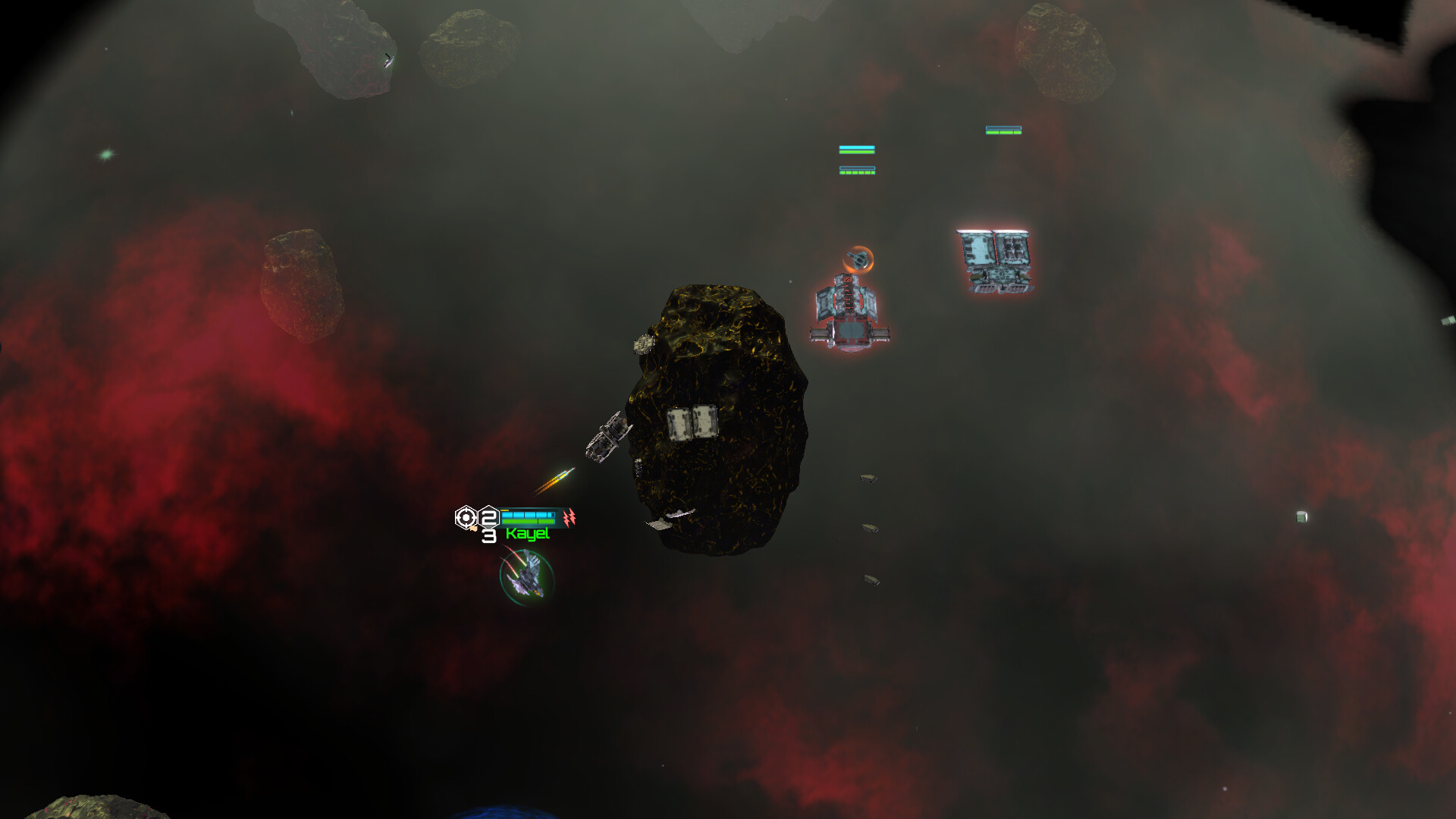Click Kayel's green hull bar
Viewport: 1456px width, 819px height.
[529, 522]
